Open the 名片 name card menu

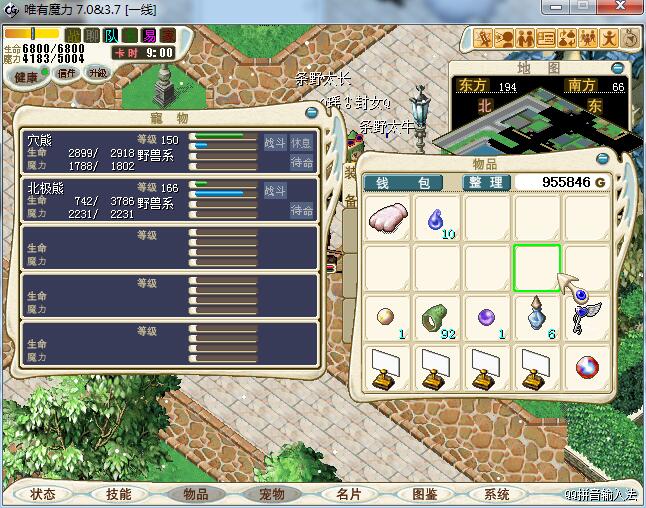(347, 494)
